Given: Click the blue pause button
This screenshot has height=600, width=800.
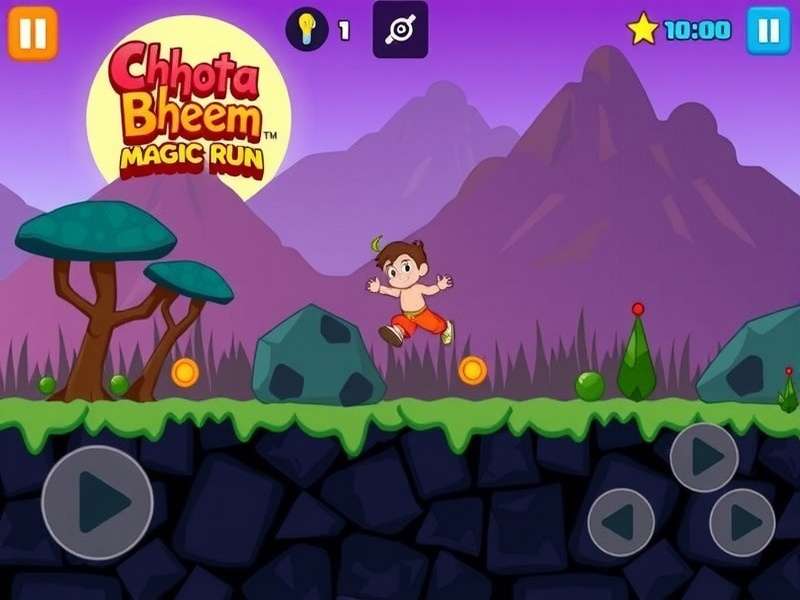Looking at the screenshot, I should (x=768, y=31).
